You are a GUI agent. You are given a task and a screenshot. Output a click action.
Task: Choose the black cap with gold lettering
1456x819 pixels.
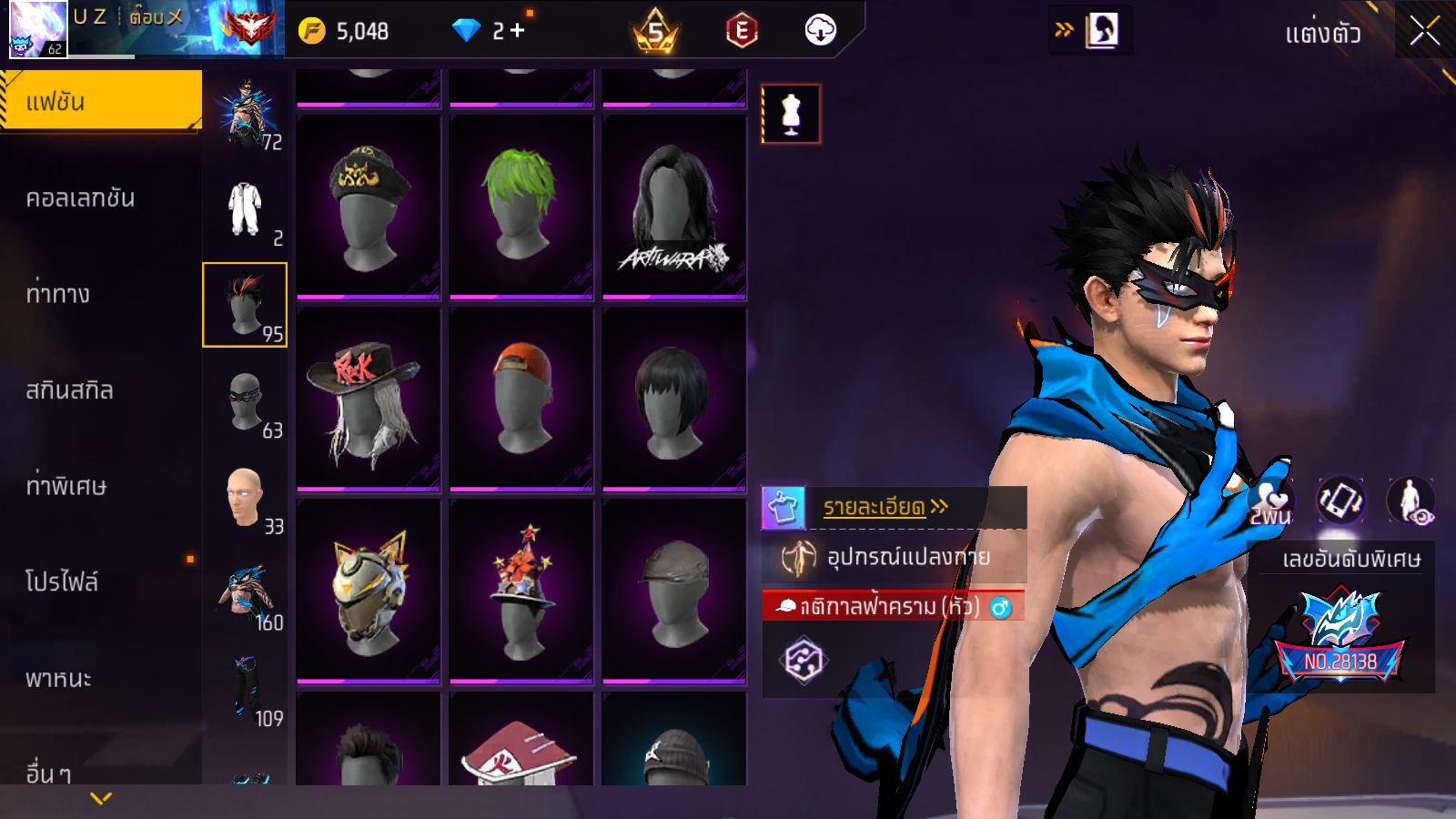[368, 206]
